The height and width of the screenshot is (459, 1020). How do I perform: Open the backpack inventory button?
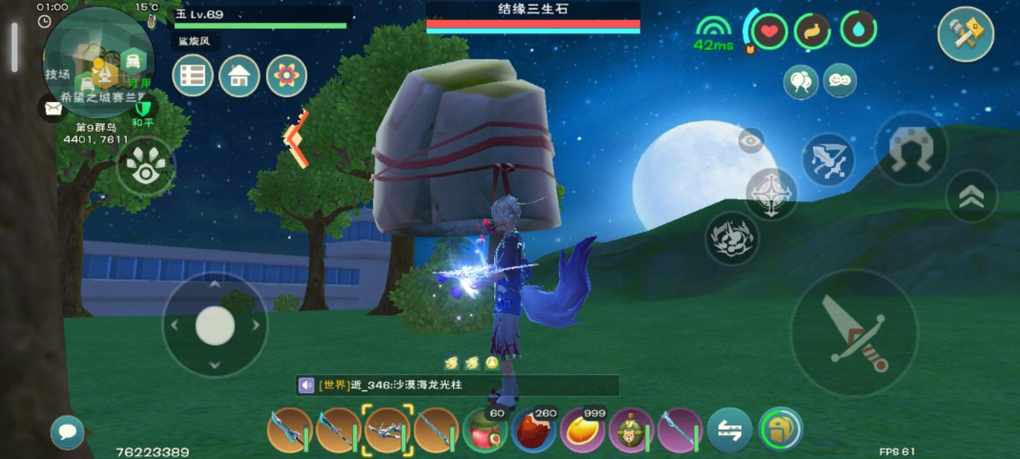[x=780, y=431]
